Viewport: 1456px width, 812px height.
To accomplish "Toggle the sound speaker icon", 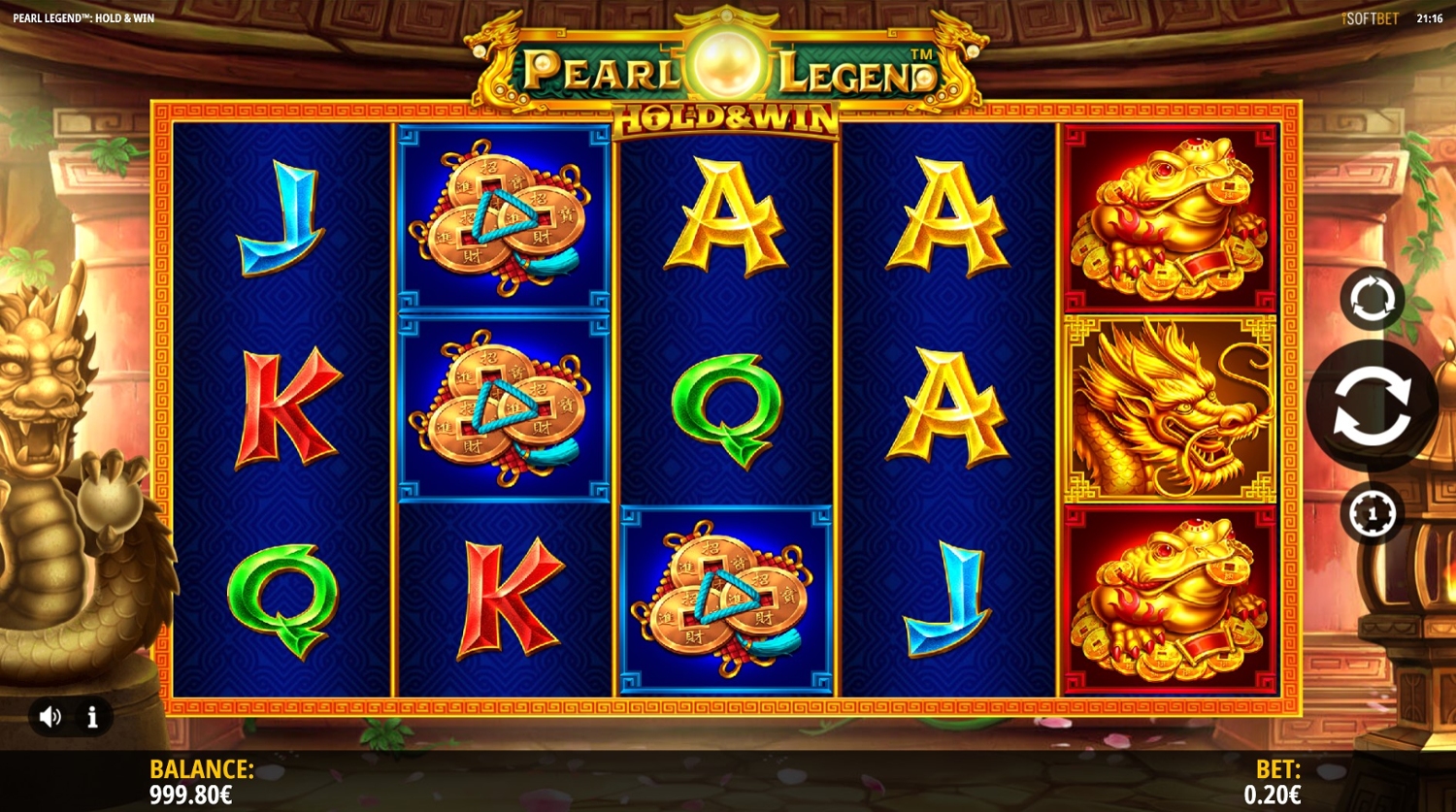I will [x=50, y=717].
